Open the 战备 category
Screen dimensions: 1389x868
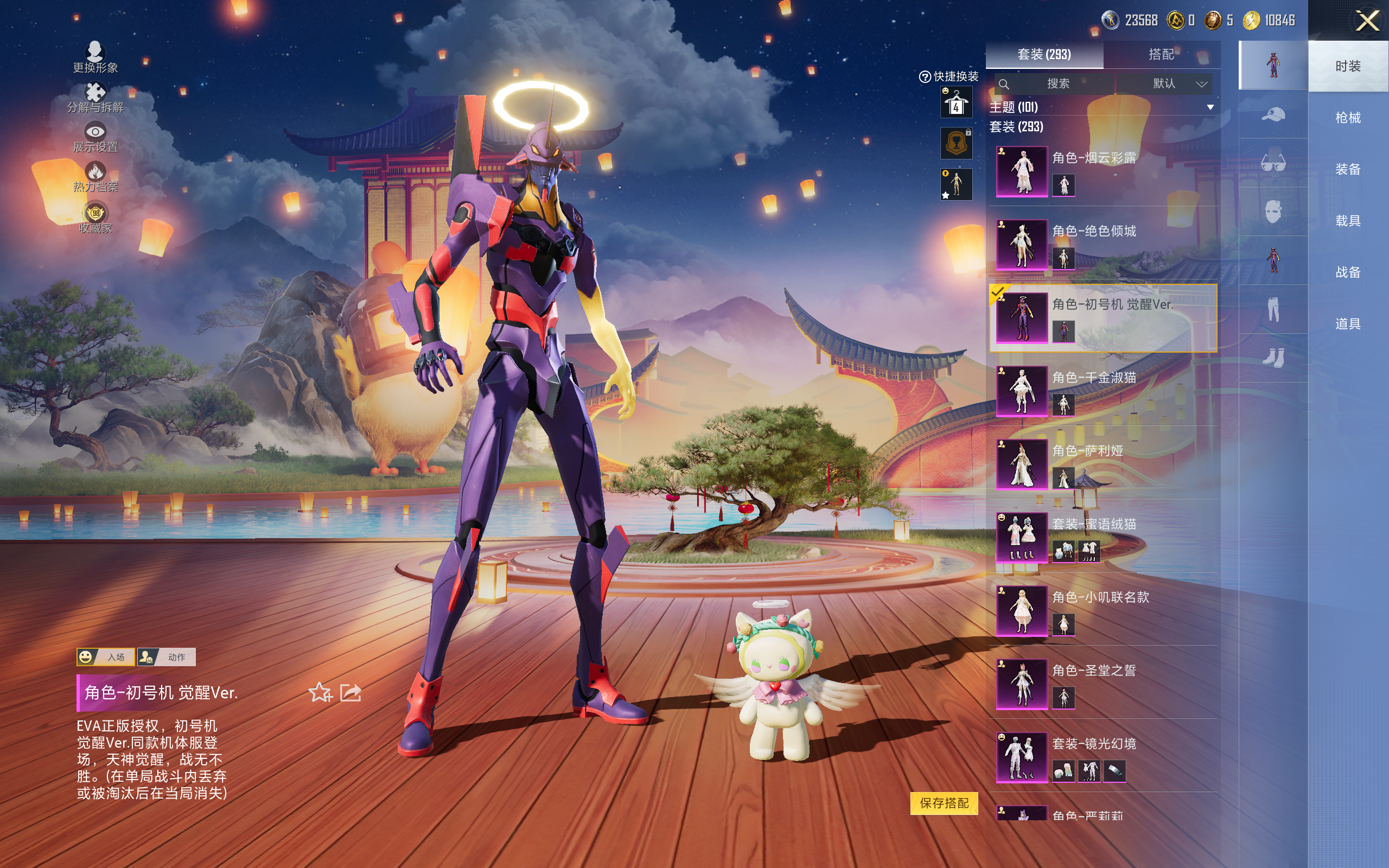tap(1347, 272)
